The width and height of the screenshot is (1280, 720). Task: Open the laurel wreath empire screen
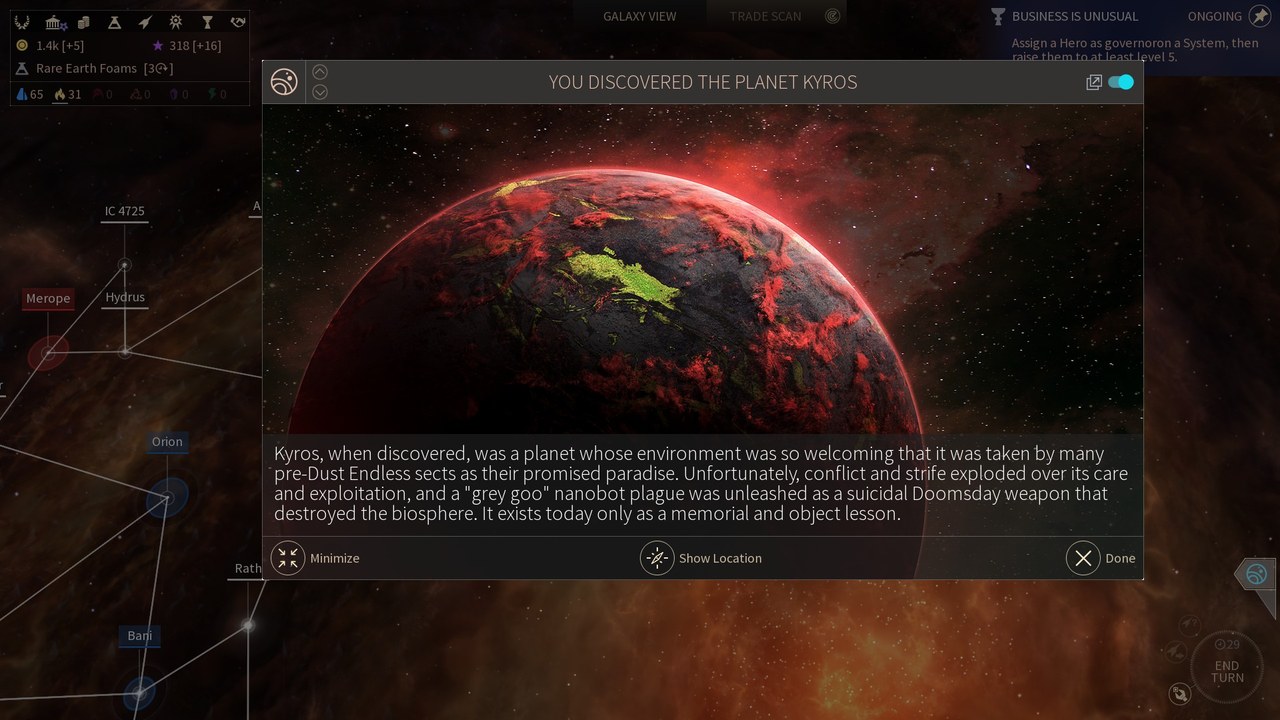pyautogui.click(x=23, y=22)
